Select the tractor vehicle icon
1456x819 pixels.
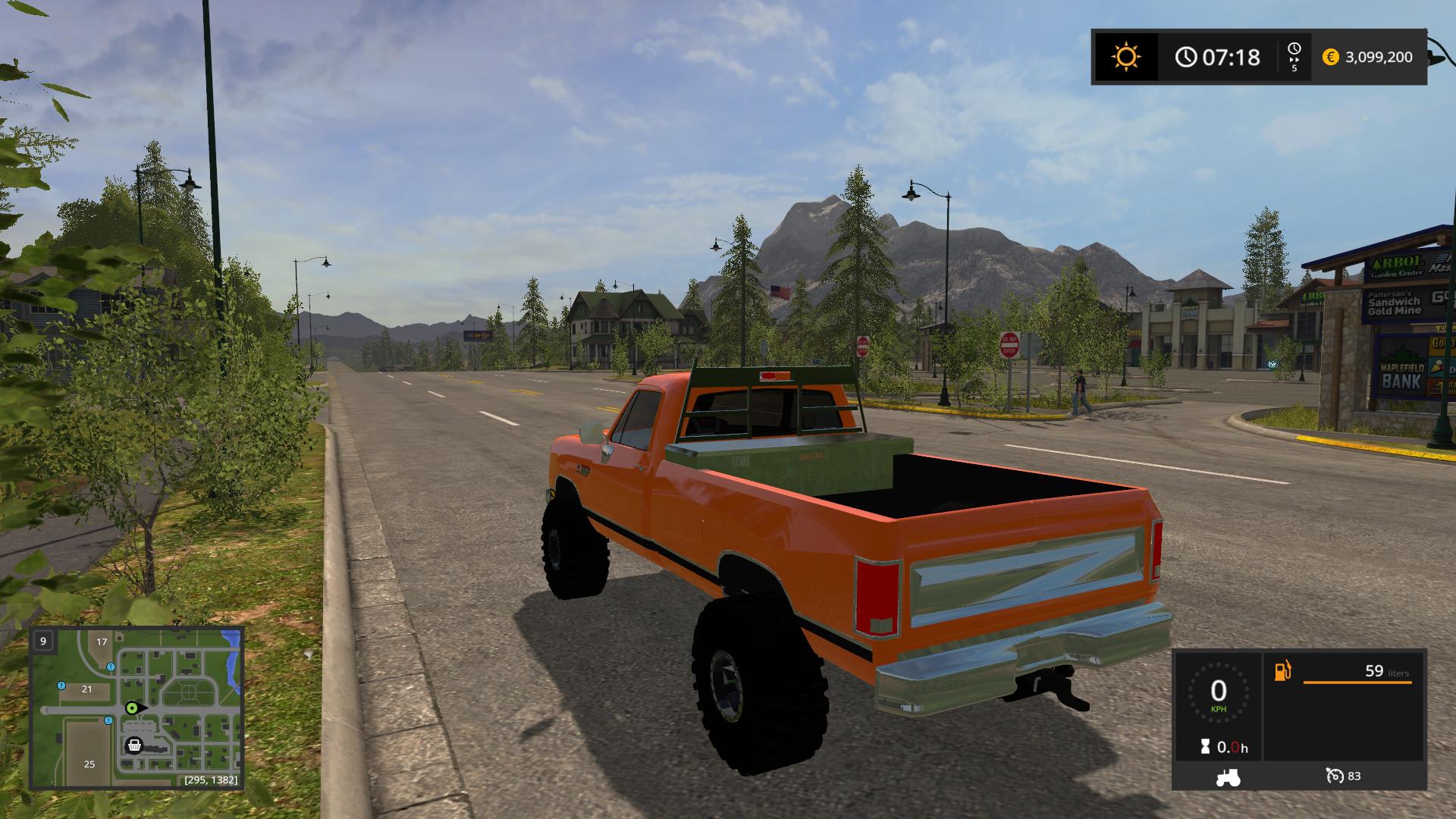pos(1227,777)
